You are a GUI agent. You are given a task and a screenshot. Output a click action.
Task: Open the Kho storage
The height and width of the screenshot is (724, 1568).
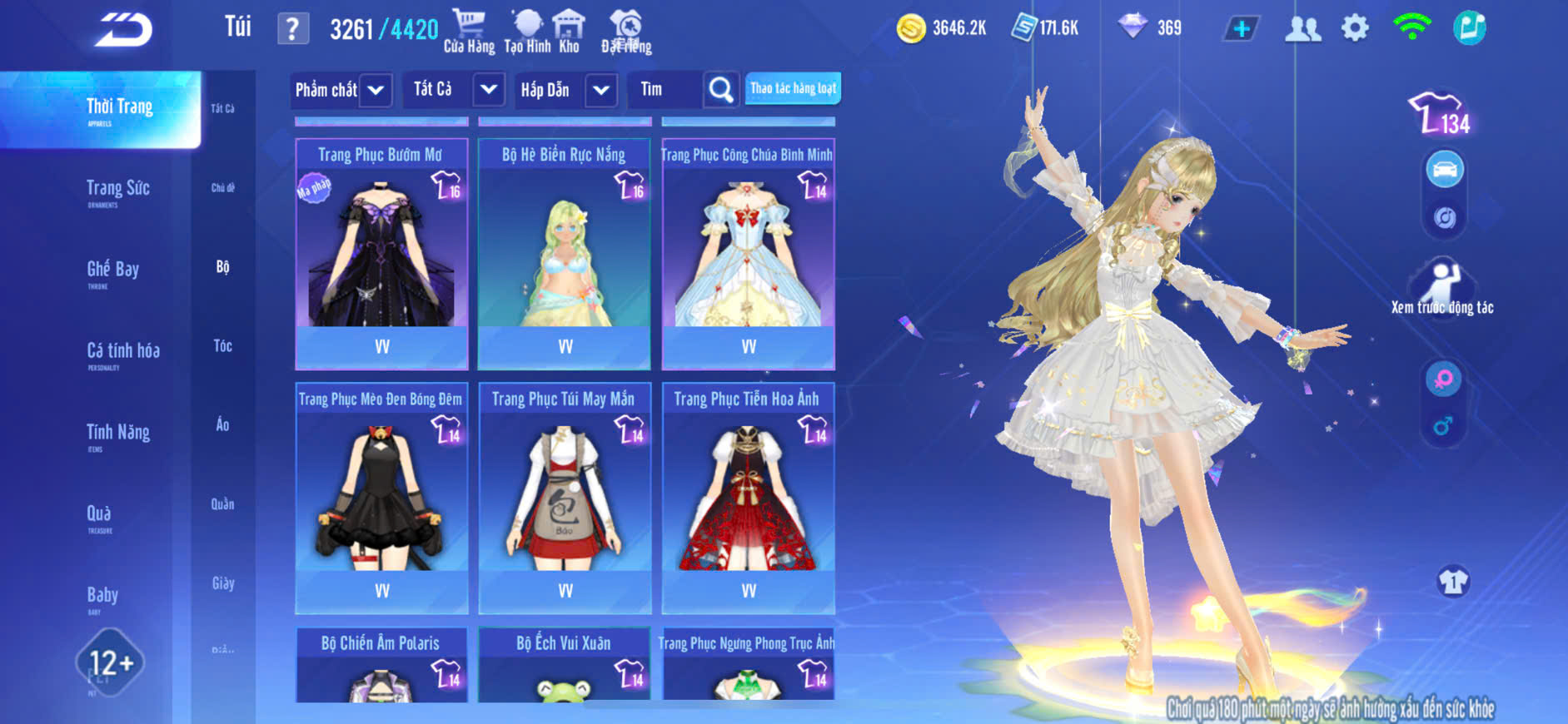569,31
